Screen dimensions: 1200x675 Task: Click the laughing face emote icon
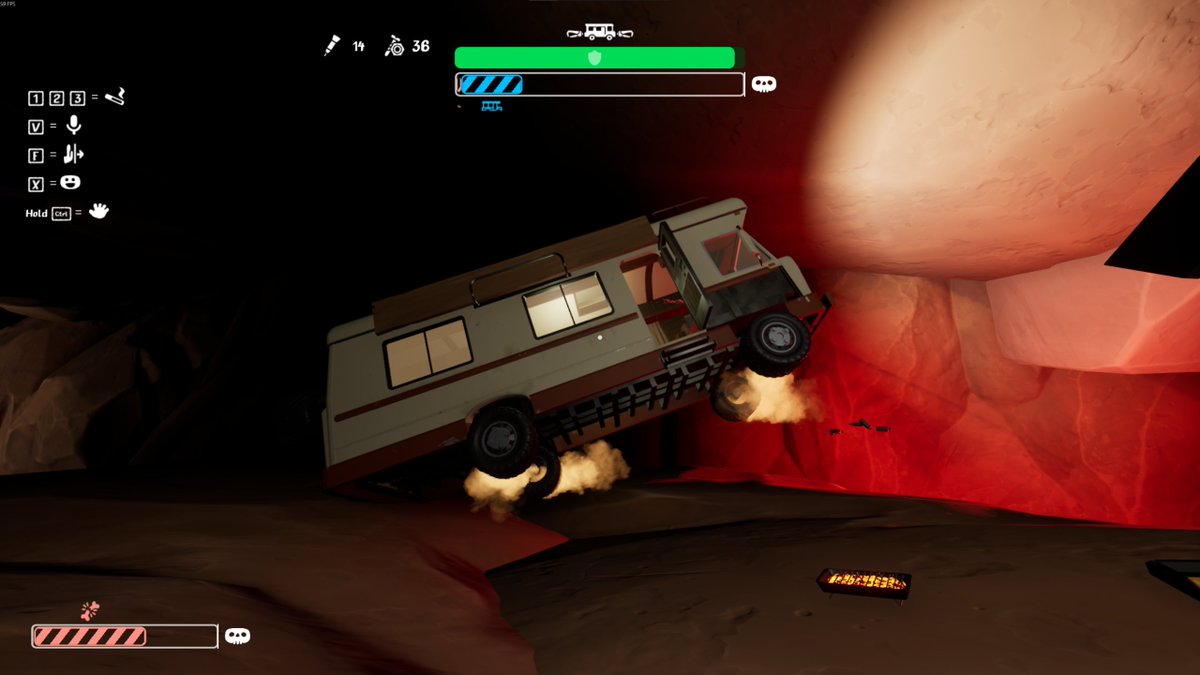[70, 183]
